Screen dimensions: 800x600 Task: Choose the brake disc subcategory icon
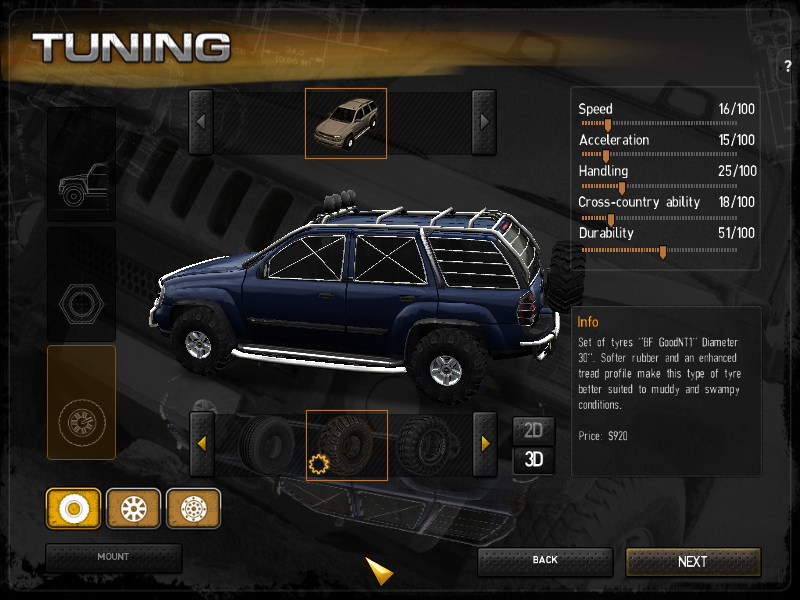(193, 508)
